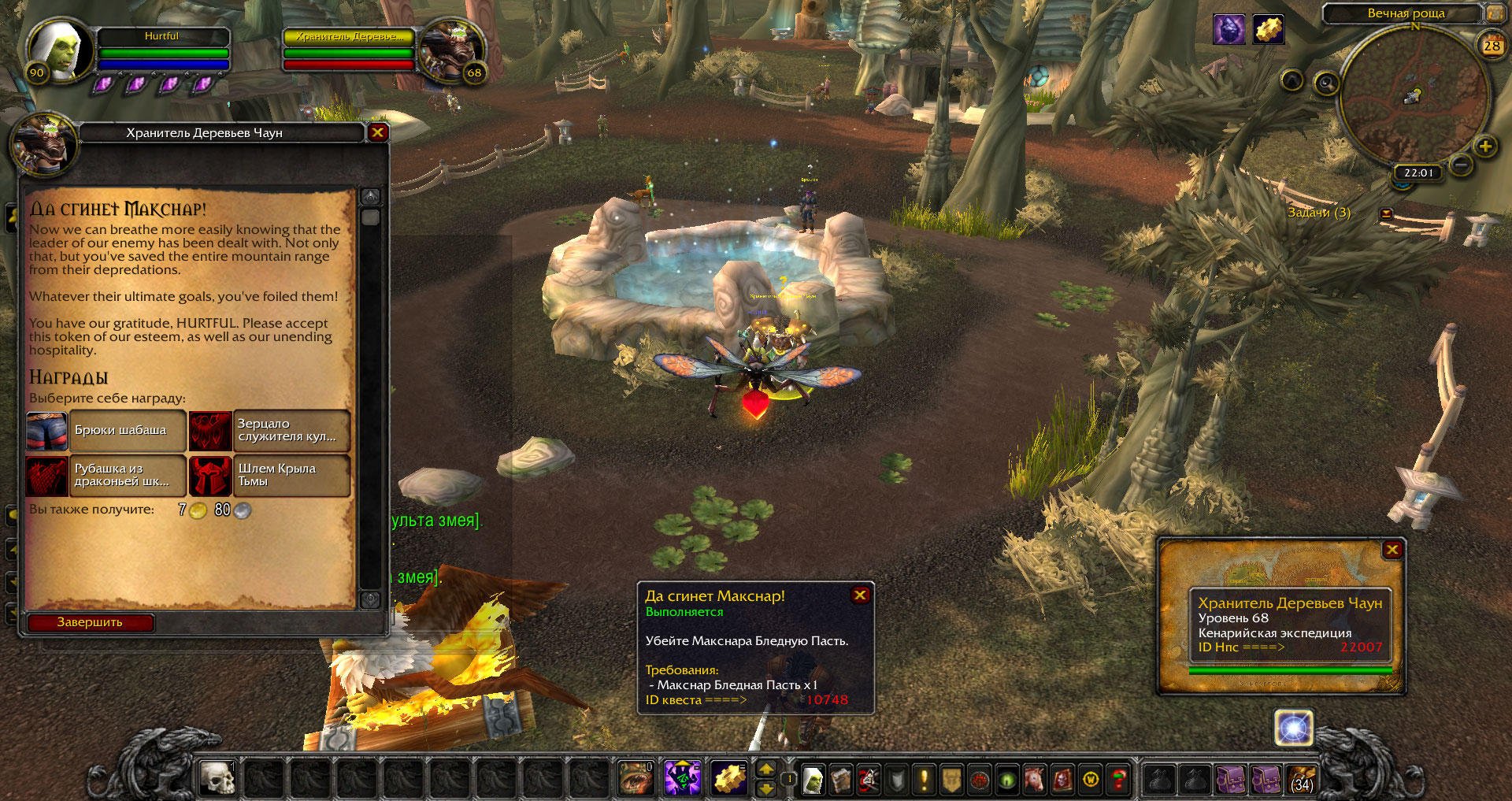1512x801 pixels.
Task: Expand the Задачи objectives tracker arrow
Action: [x=1386, y=213]
